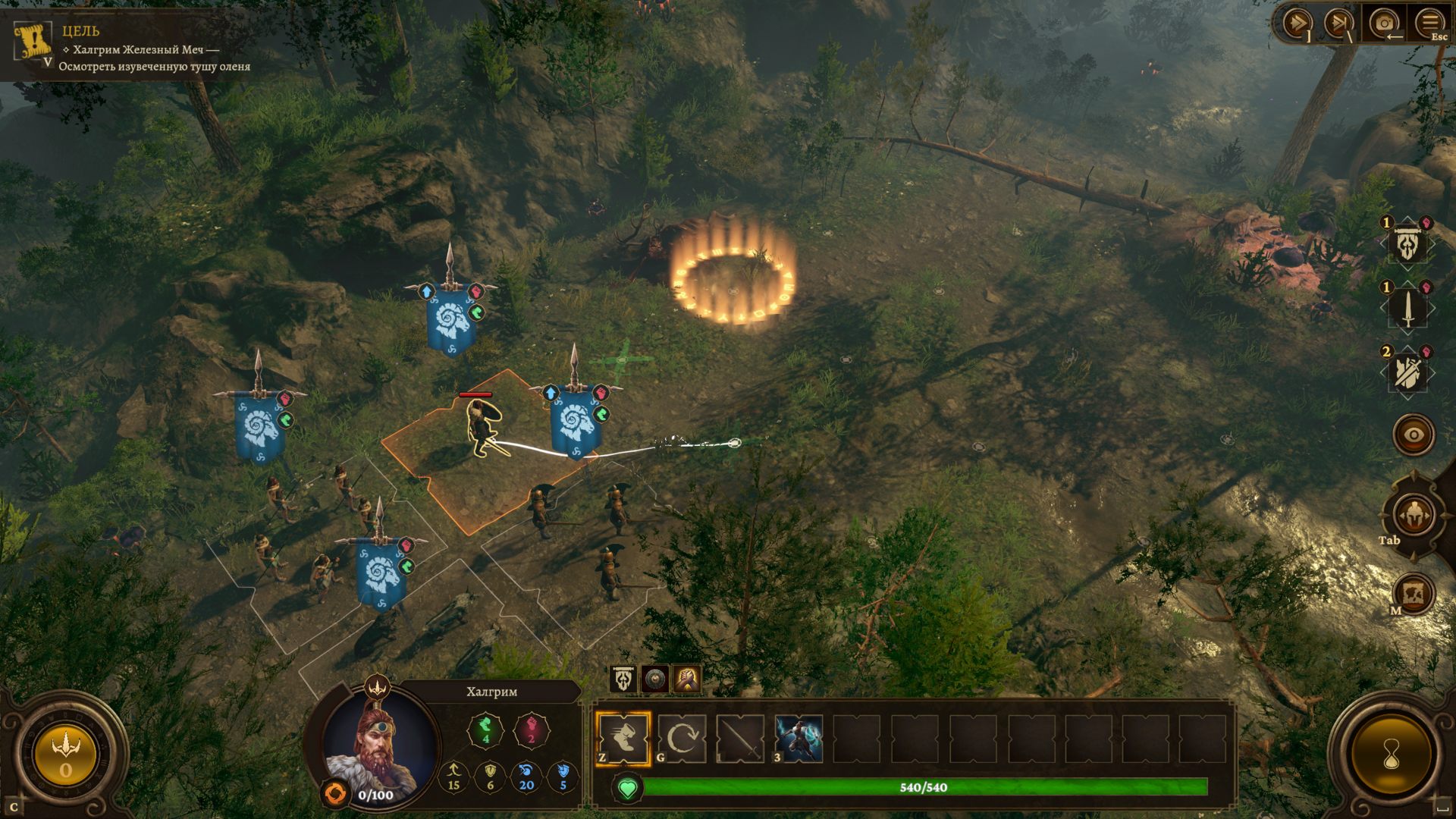
Task: Toggle the eye visibility button
Action: click(x=1414, y=435)
